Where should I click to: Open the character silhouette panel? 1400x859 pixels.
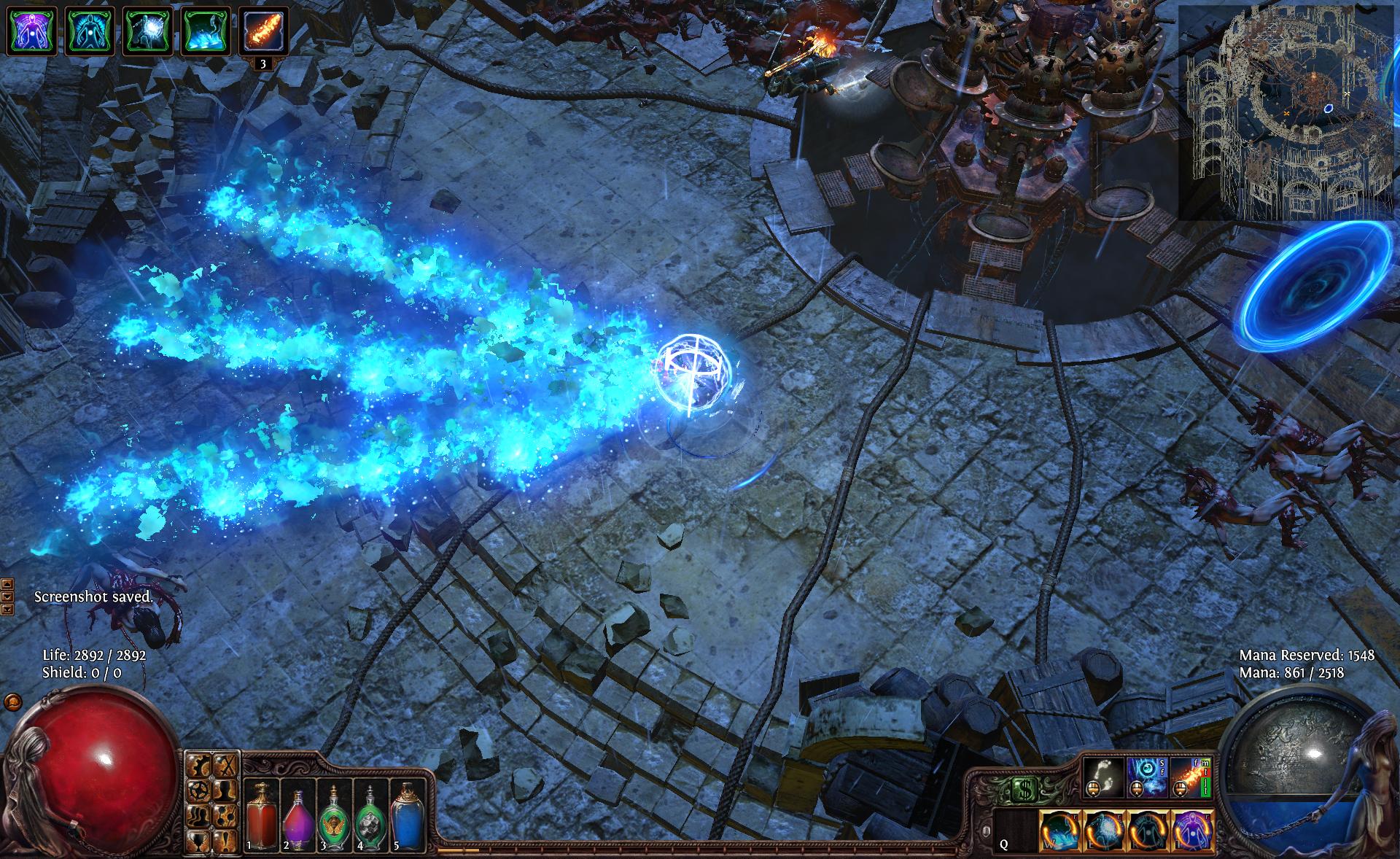click(x=226, y=789)
